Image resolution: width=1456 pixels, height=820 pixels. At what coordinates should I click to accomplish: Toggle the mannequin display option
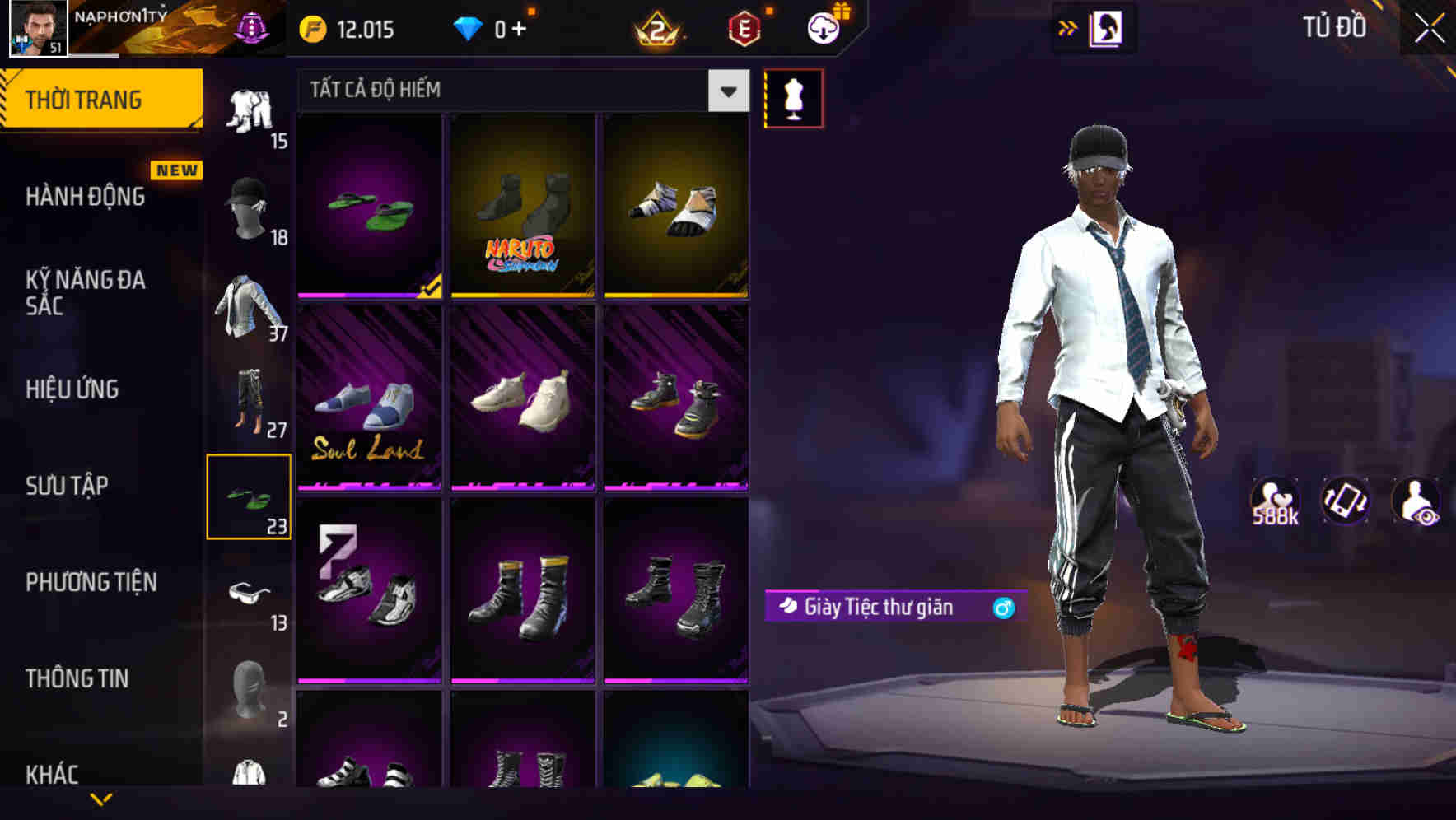tap(793, 97)
